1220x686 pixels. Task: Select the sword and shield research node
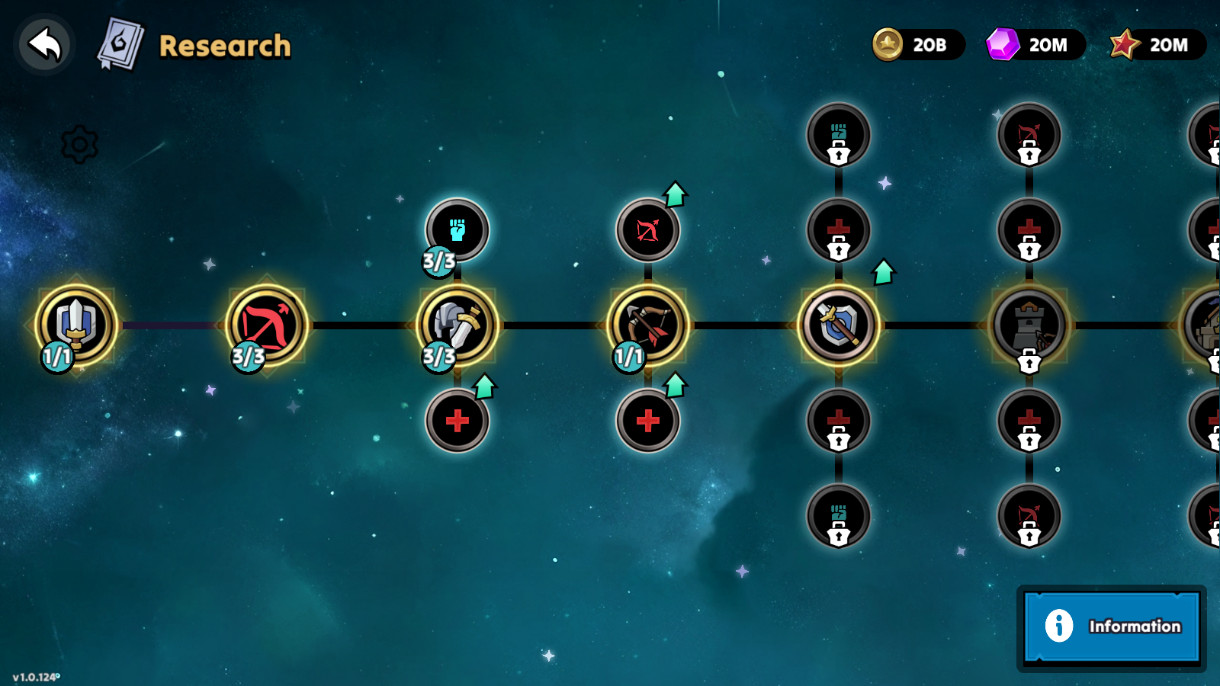76,325
